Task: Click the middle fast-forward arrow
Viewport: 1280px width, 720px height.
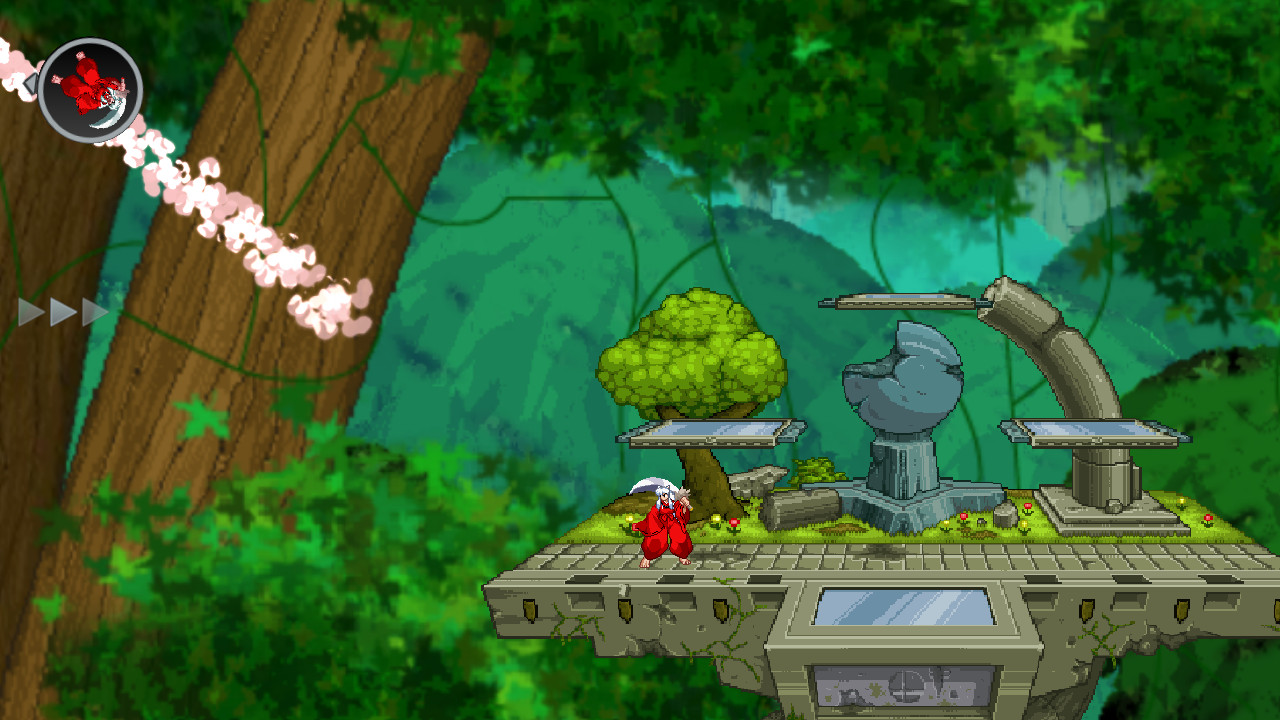Action: click(x=60, y=311)
